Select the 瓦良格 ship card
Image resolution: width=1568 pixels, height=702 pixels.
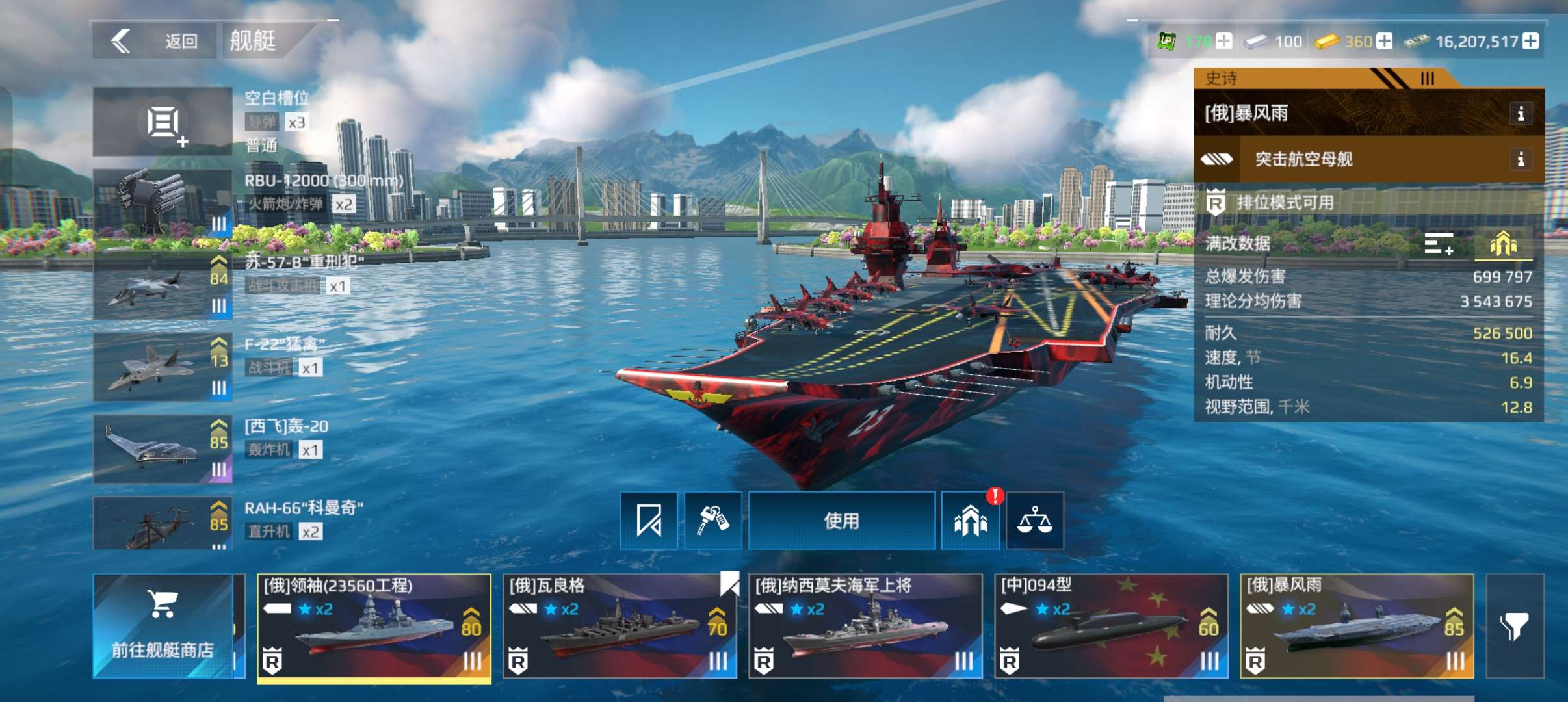point(620,626)
